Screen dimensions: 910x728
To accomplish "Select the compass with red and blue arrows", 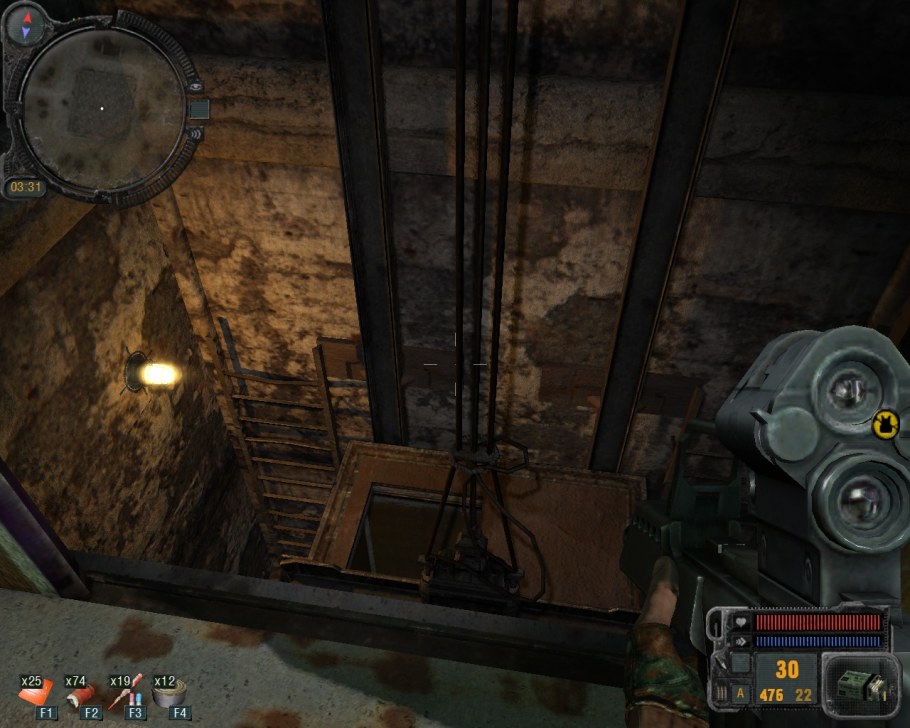I will (19, 25).
